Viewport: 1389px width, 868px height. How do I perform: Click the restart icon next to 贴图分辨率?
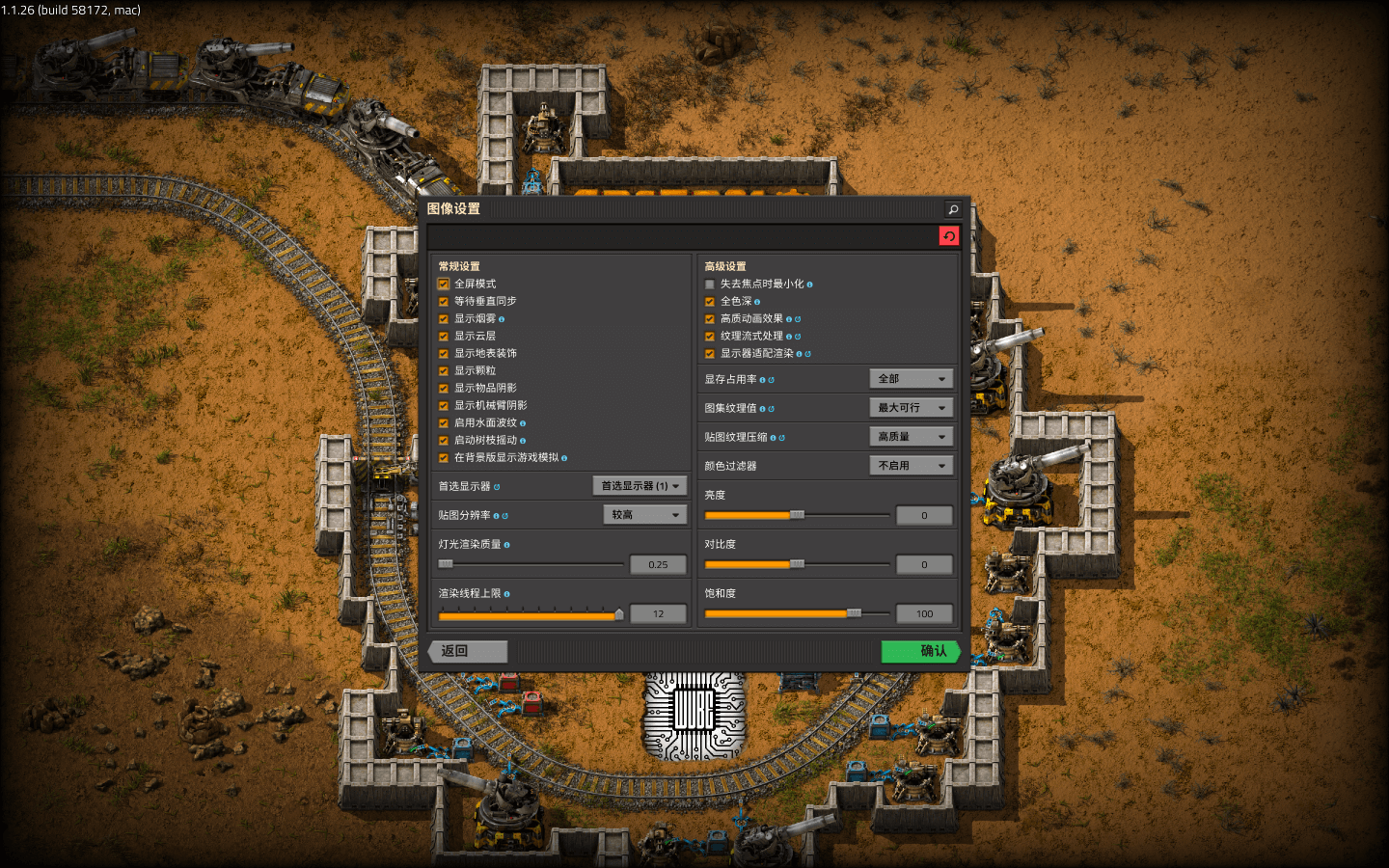point(504,515)
